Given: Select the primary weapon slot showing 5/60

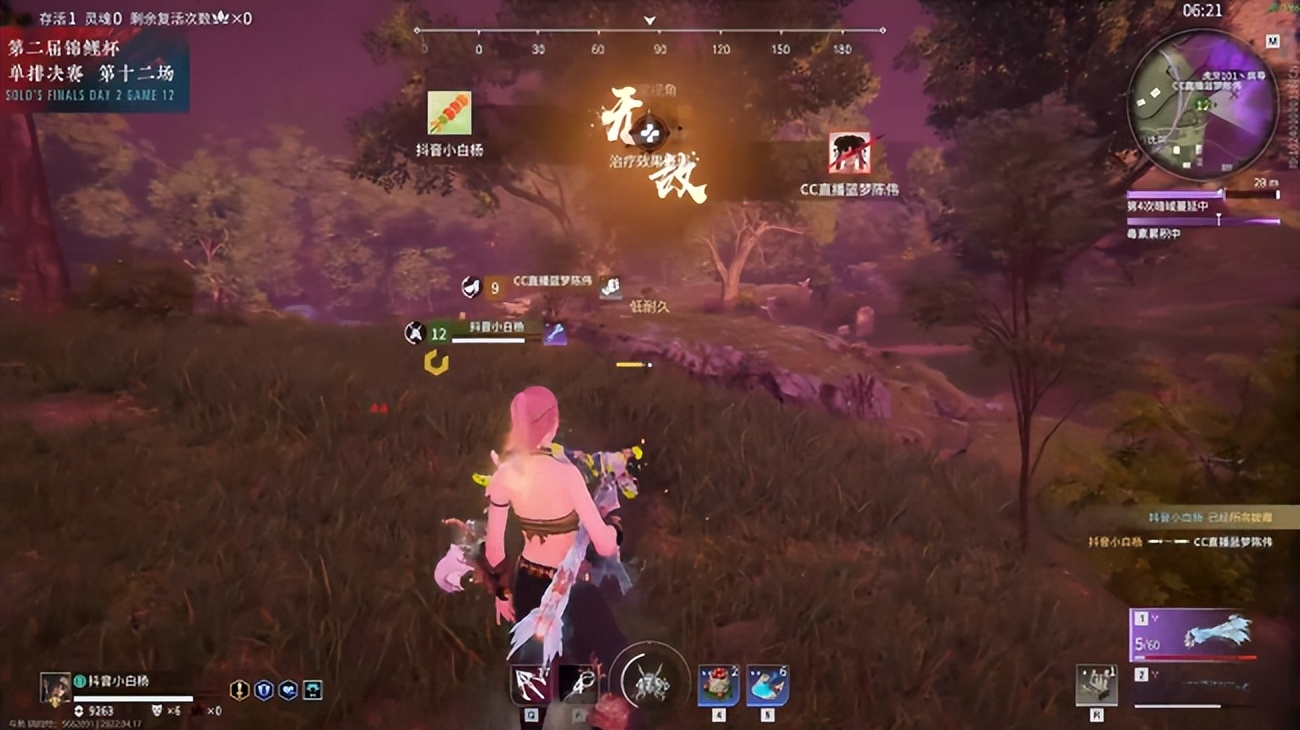Looking at the screenshot, I should tap(1192, 634).
